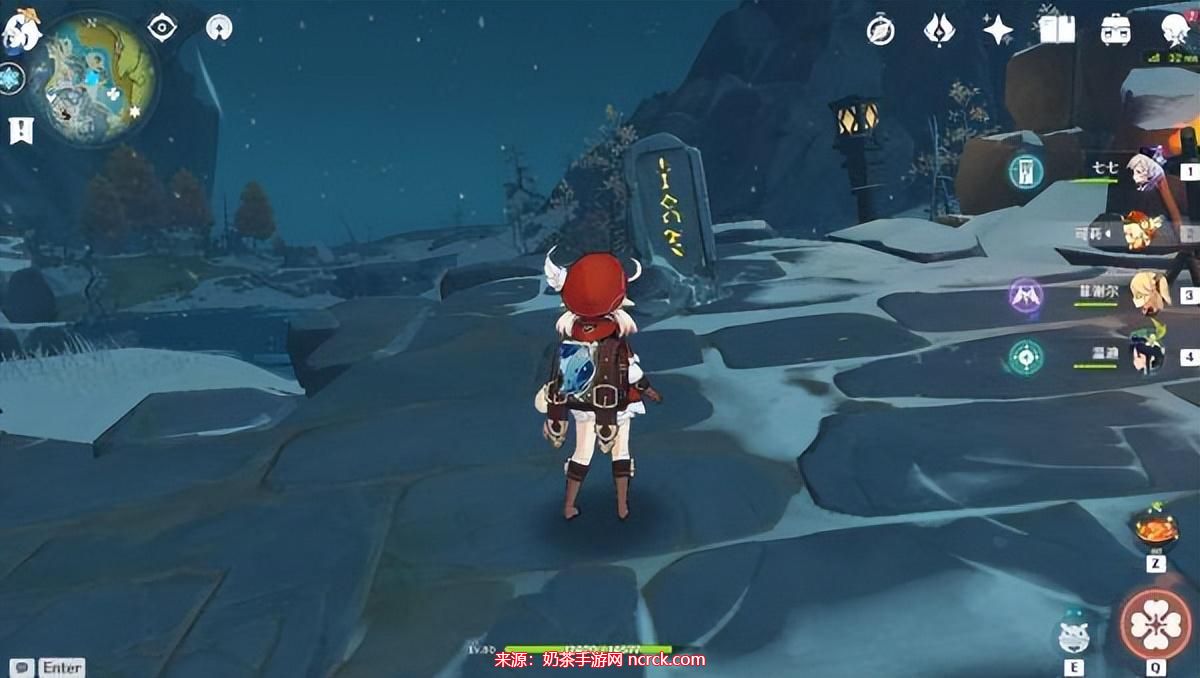Click the green crosshair icon beside Venti
This screenshot has height=678, width=1200.
coord(1025,356)
